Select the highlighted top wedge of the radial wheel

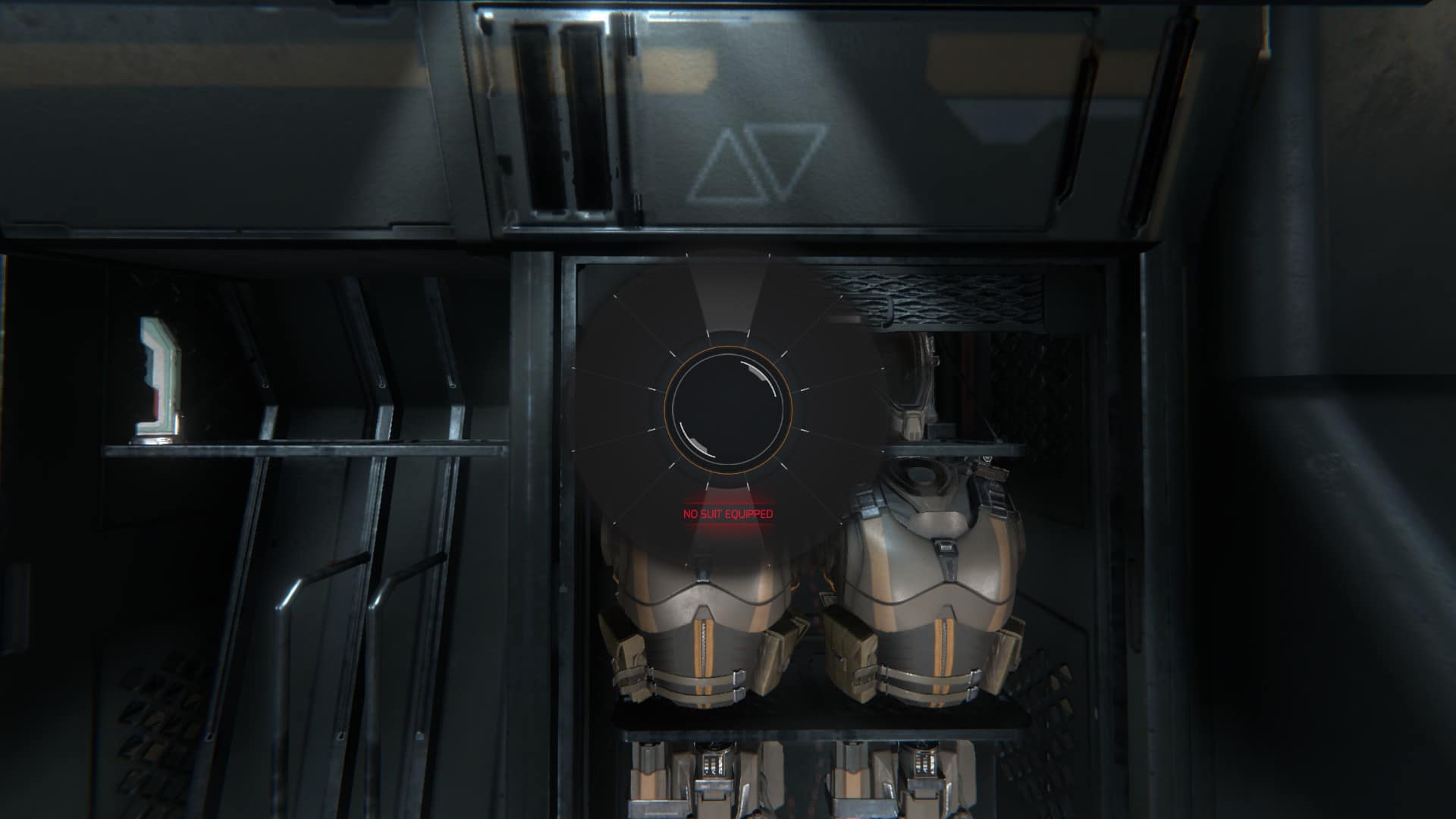click(x=728, y=296)
